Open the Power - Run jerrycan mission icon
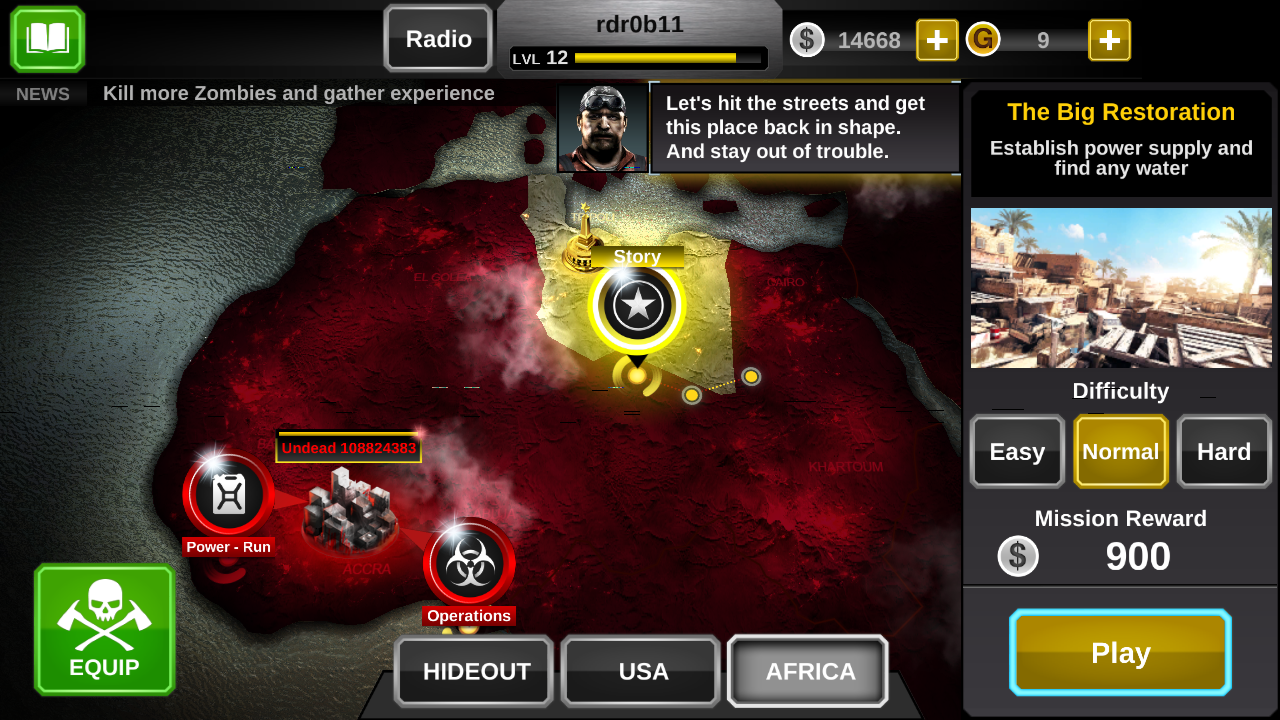1280x720 pixels. click(x=228, y=493)
